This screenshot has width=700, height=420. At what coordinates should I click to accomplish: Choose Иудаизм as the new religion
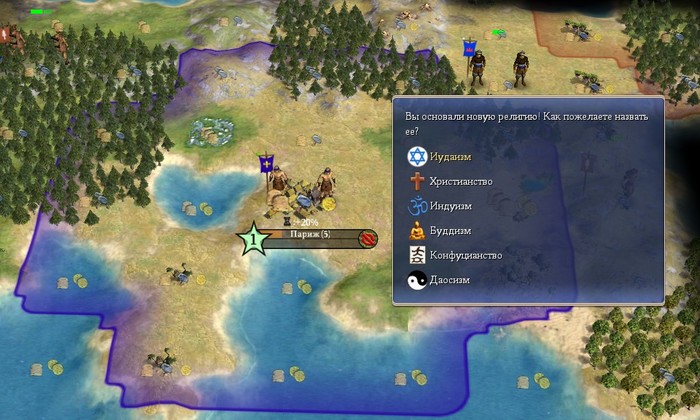[x=450, y=156]
